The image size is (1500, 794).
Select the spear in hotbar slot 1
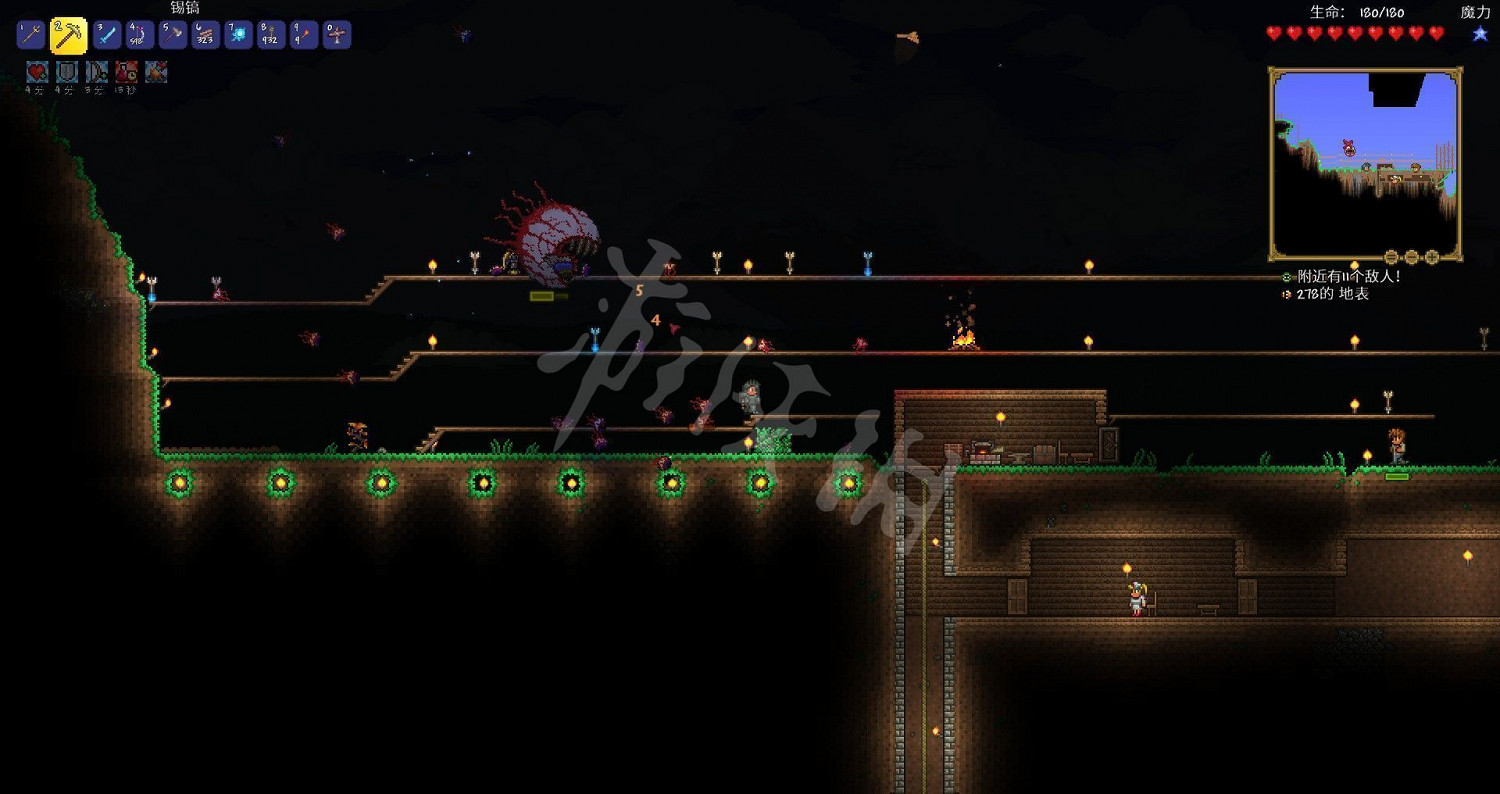coord(34,34)
